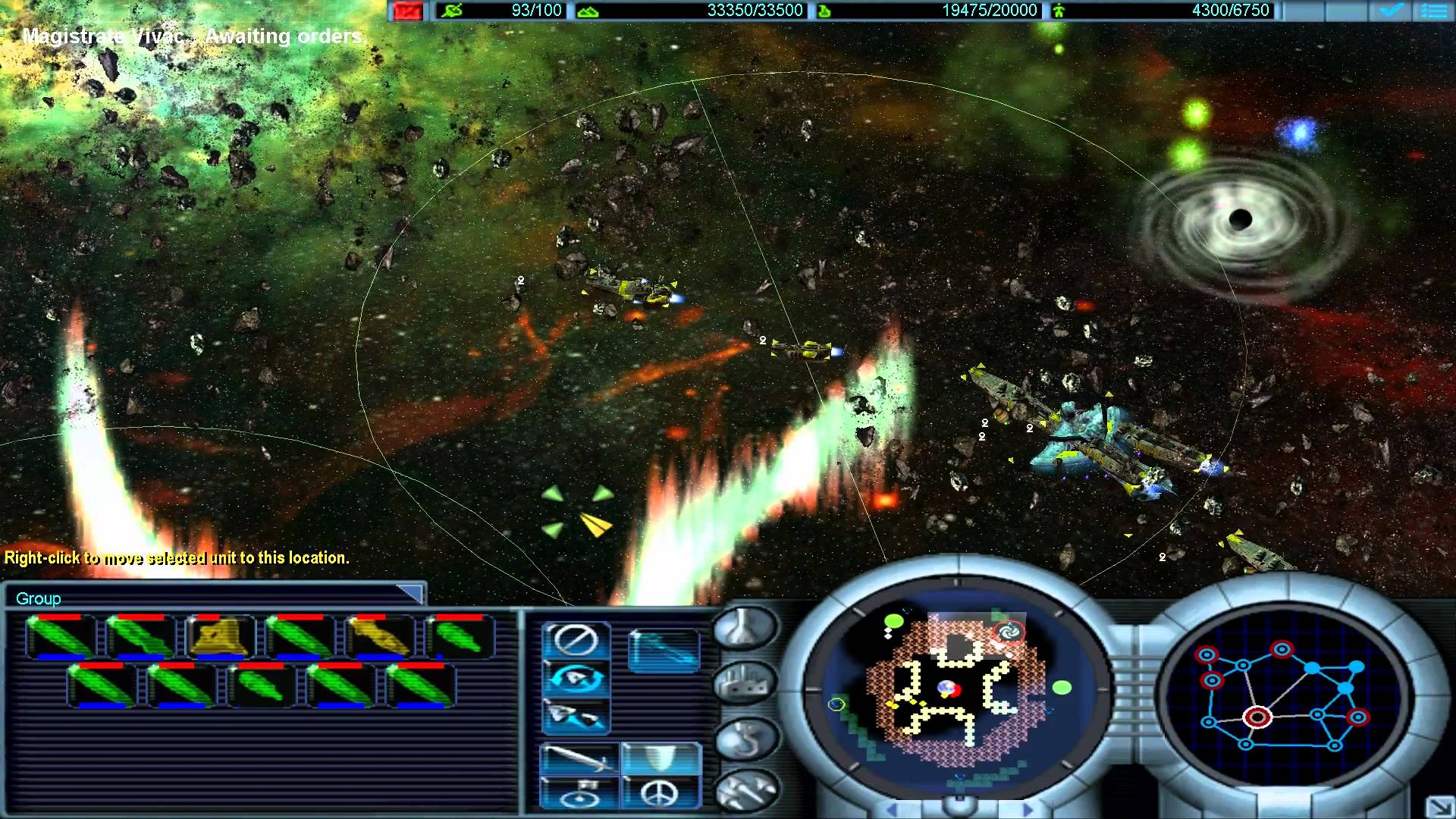Open the list menu at top right
The width and height of the screenshot is (1456, 819).
[x=1436, y=11]
